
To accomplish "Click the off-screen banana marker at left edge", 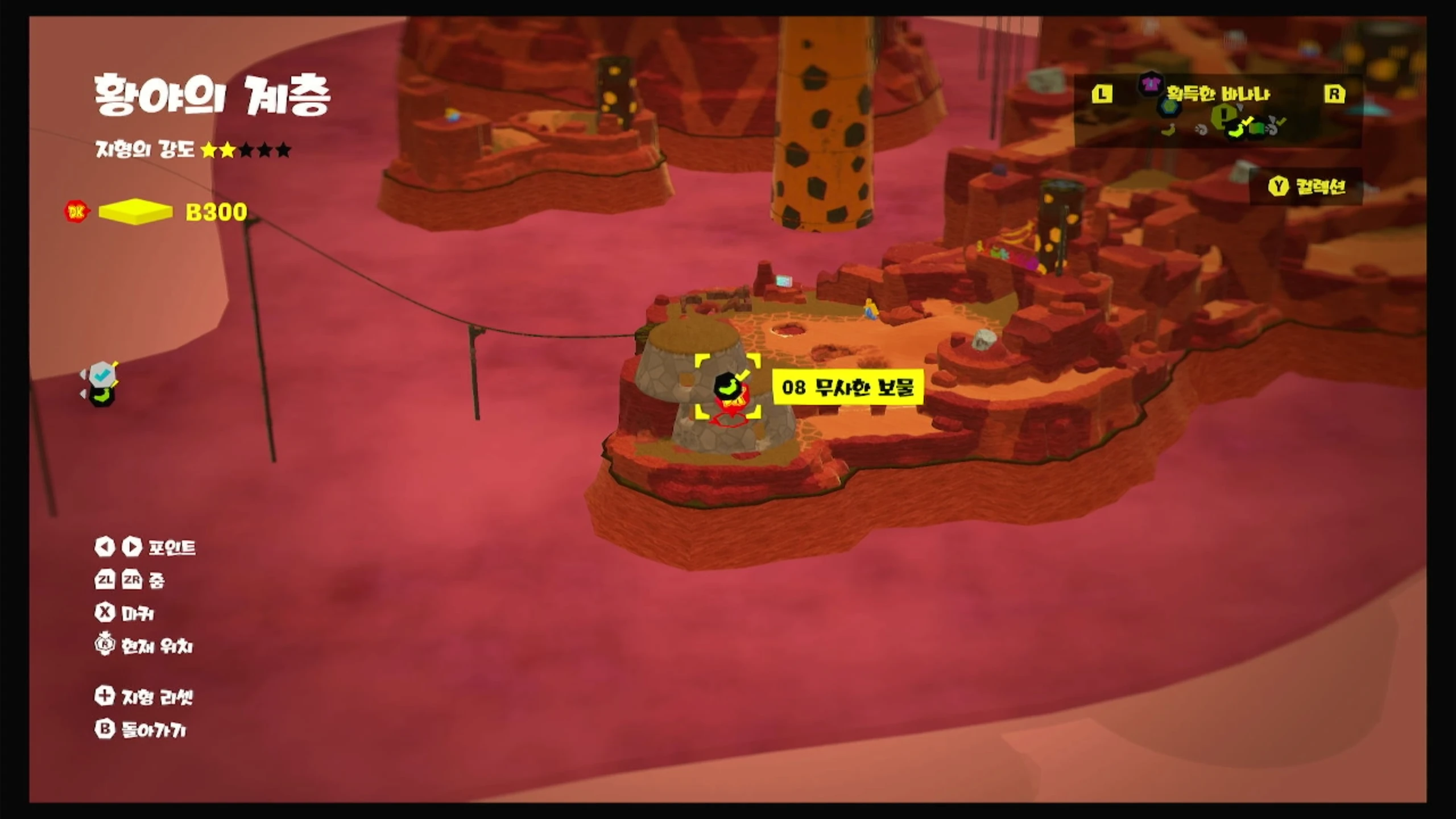I will click(x=102, y=395).
